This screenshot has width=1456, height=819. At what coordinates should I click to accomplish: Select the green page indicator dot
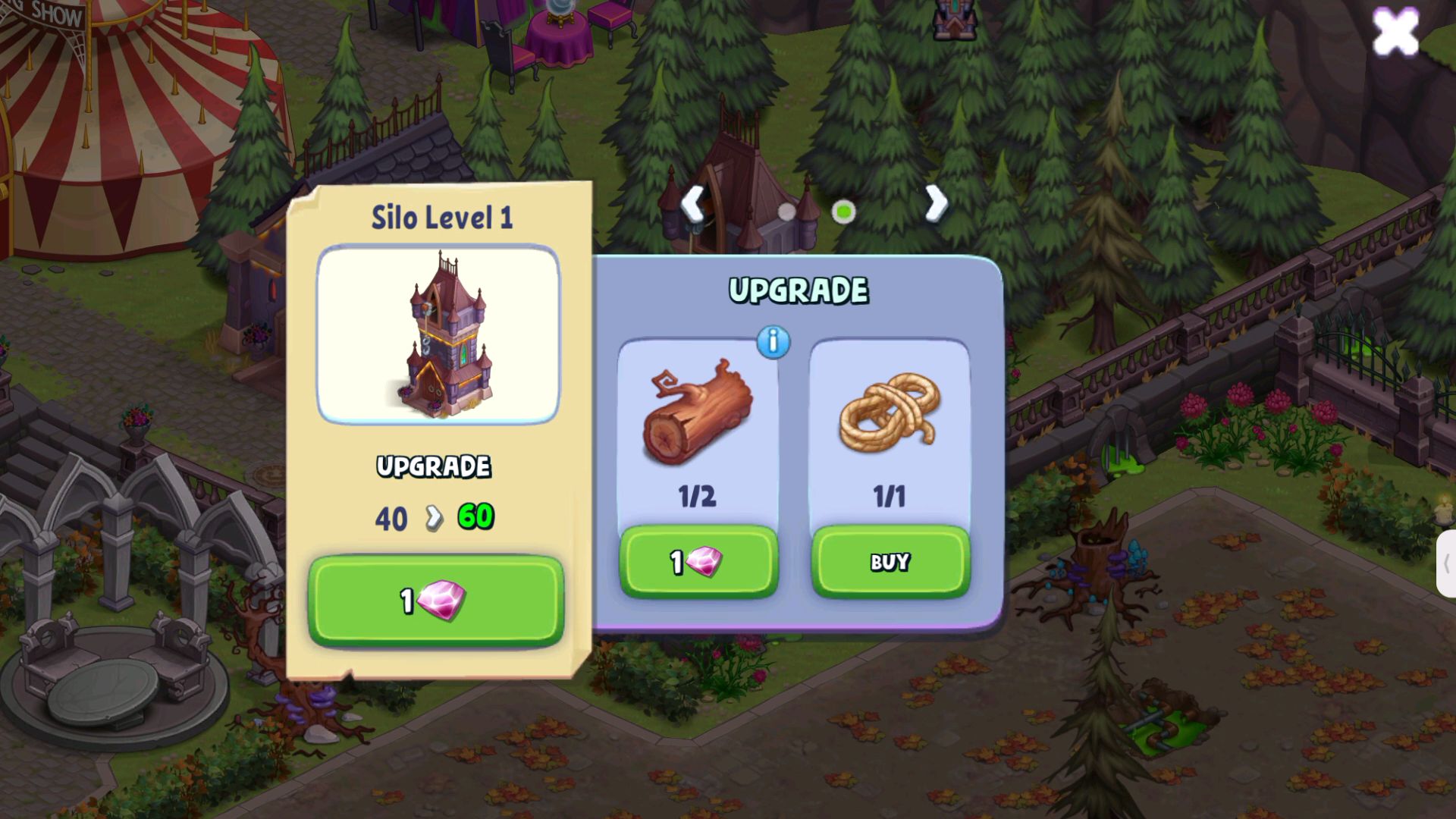843,212
